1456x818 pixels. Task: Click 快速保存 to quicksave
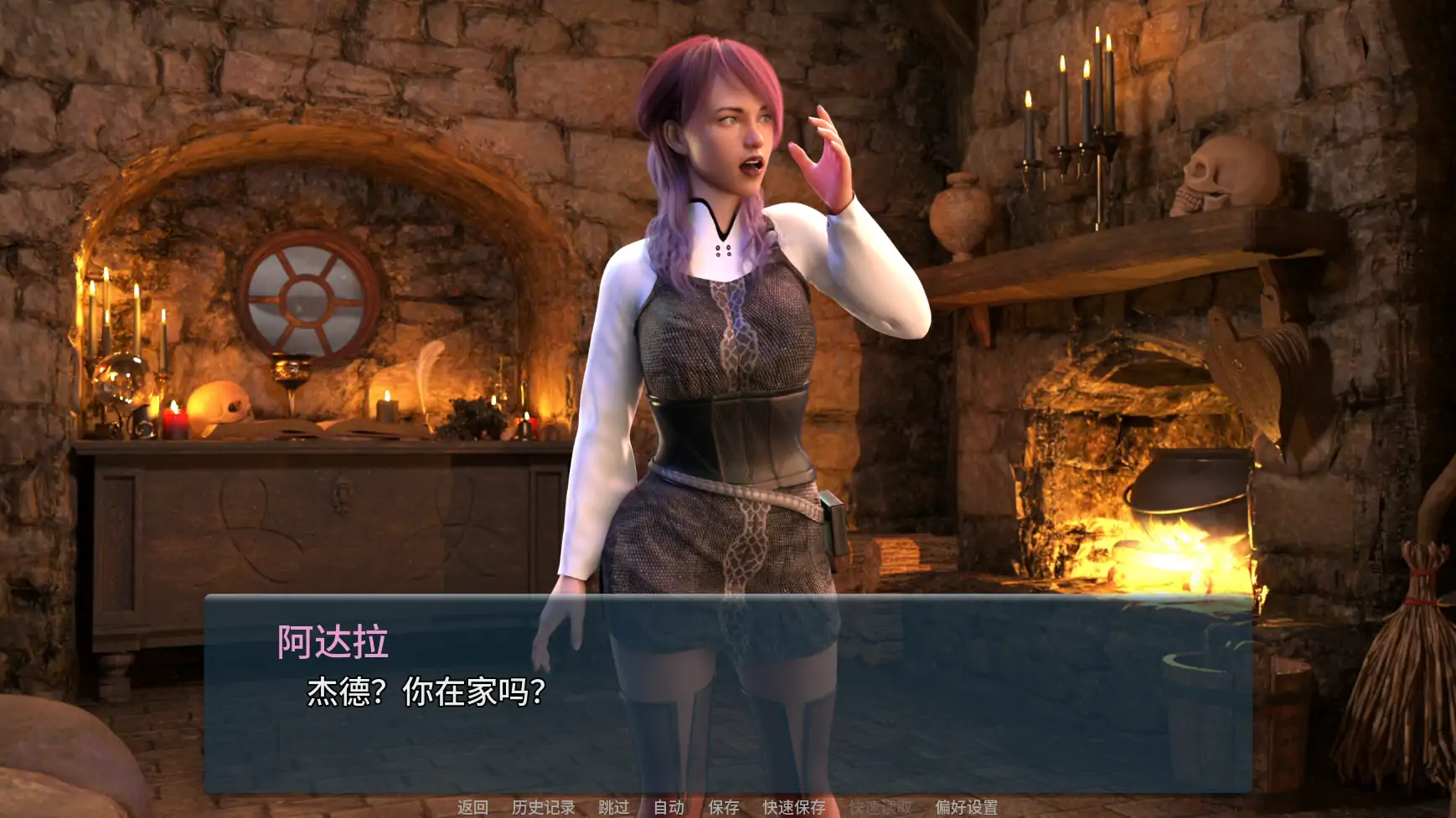(793, 806)
